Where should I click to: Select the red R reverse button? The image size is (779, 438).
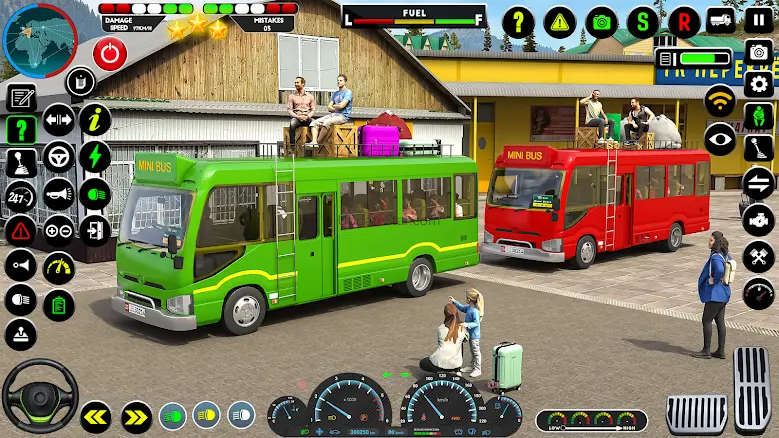coord(685,21)
